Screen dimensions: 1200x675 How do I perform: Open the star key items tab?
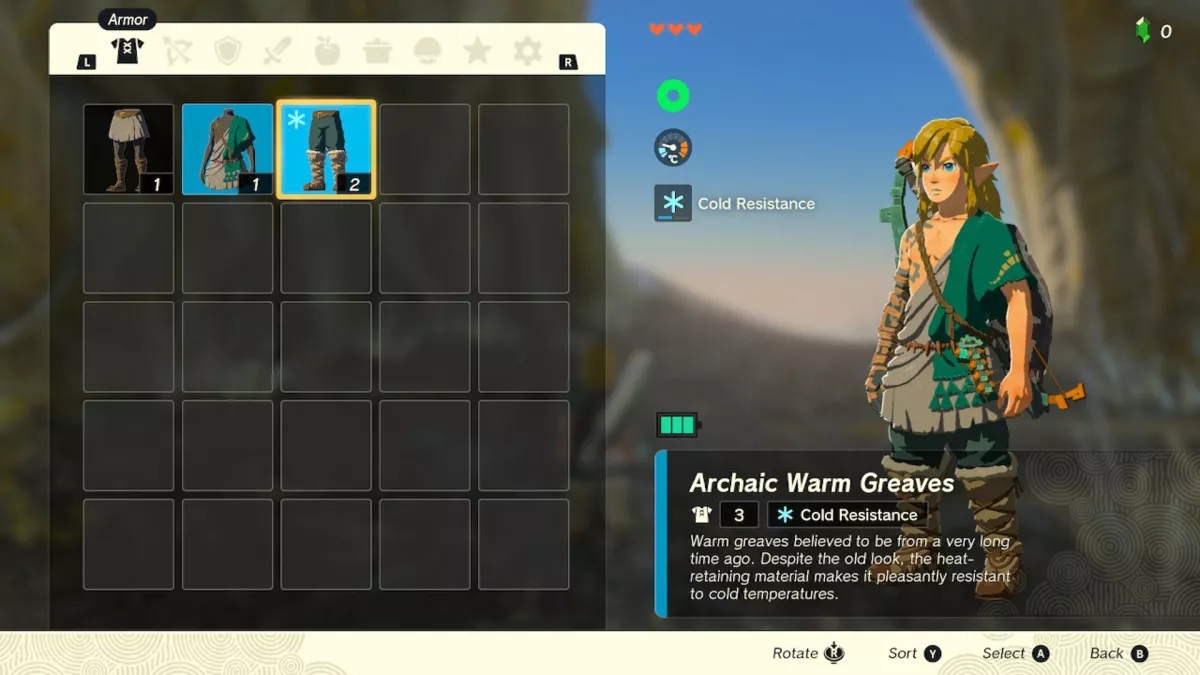[477, 51]
